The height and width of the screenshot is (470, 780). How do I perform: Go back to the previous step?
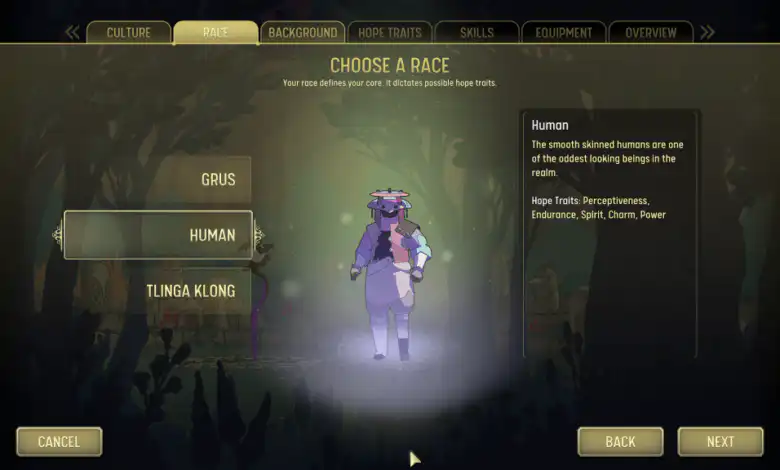pyautogui.click(x=620, y=441)
